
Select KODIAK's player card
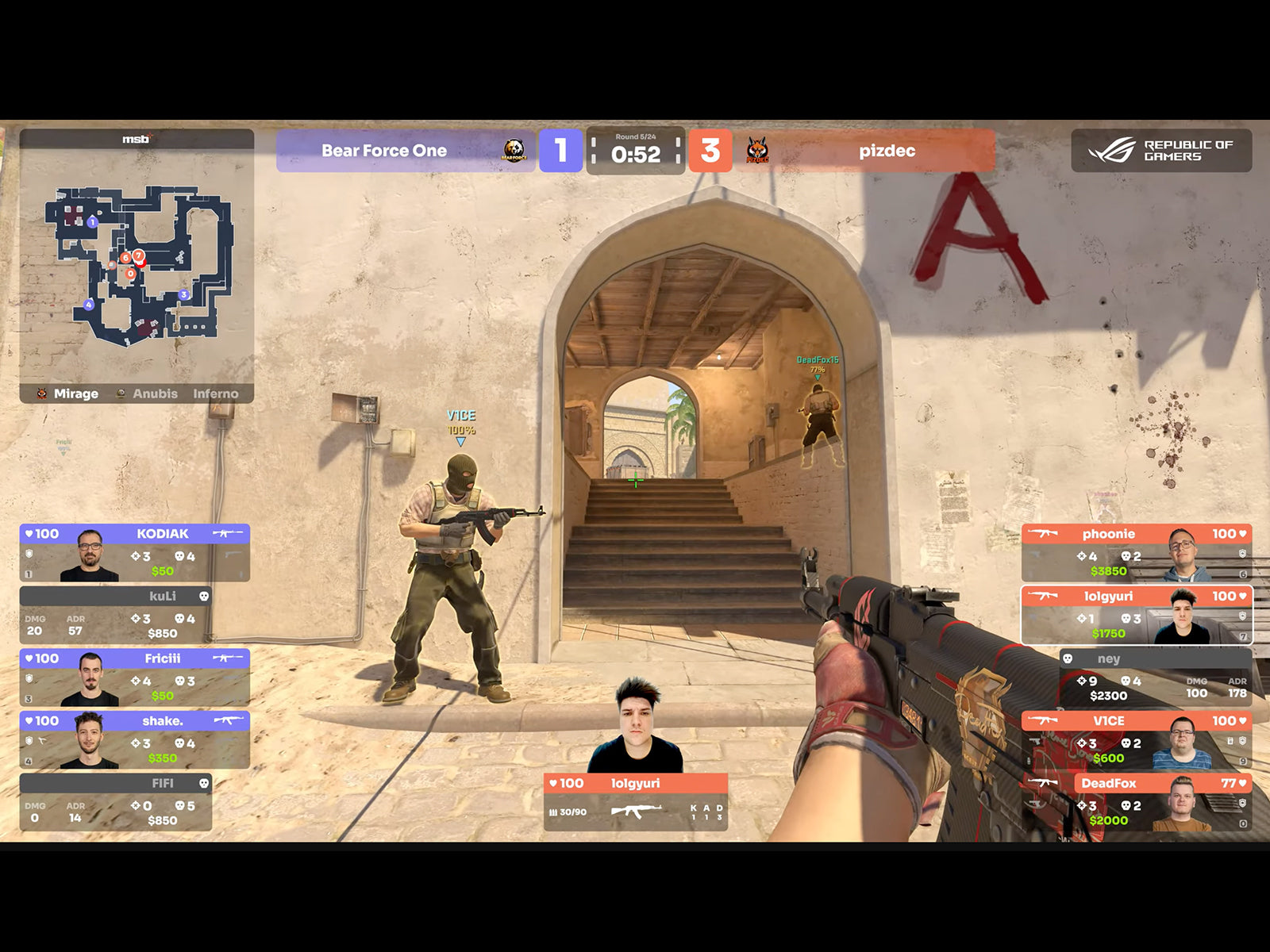pyautogui.click(x=135, y=553)
